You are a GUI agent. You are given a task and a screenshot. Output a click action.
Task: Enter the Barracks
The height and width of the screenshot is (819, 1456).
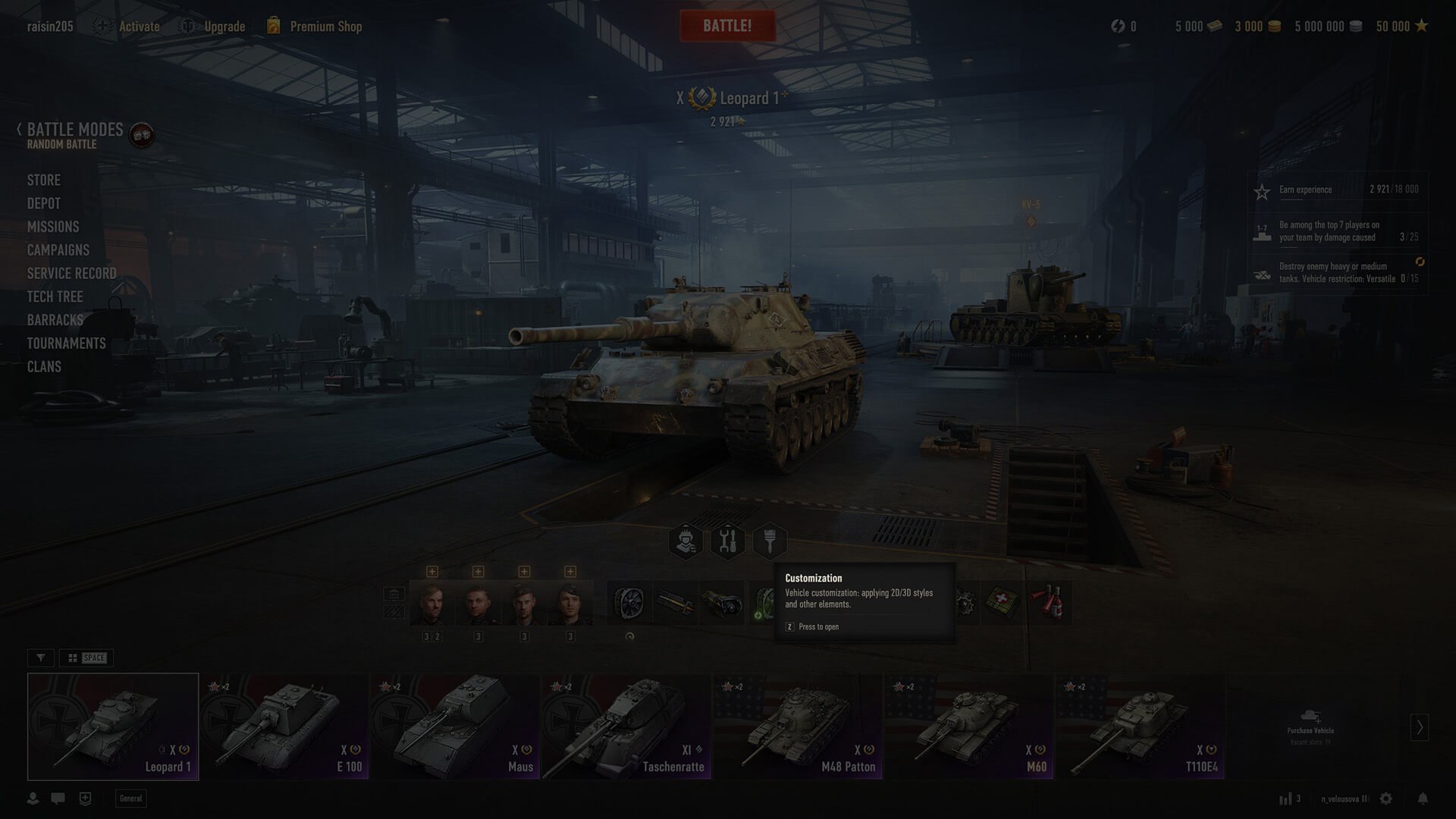point(55,320)
